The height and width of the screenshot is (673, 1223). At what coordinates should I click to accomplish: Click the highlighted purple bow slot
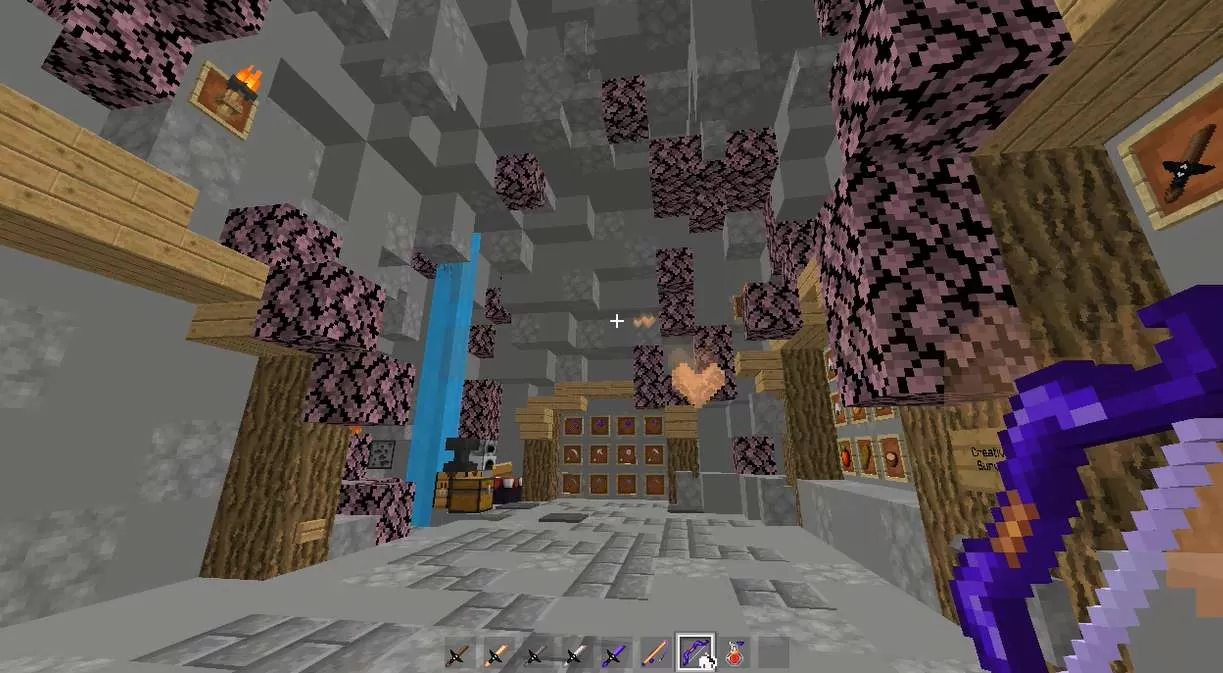click(x=693, y=653)
